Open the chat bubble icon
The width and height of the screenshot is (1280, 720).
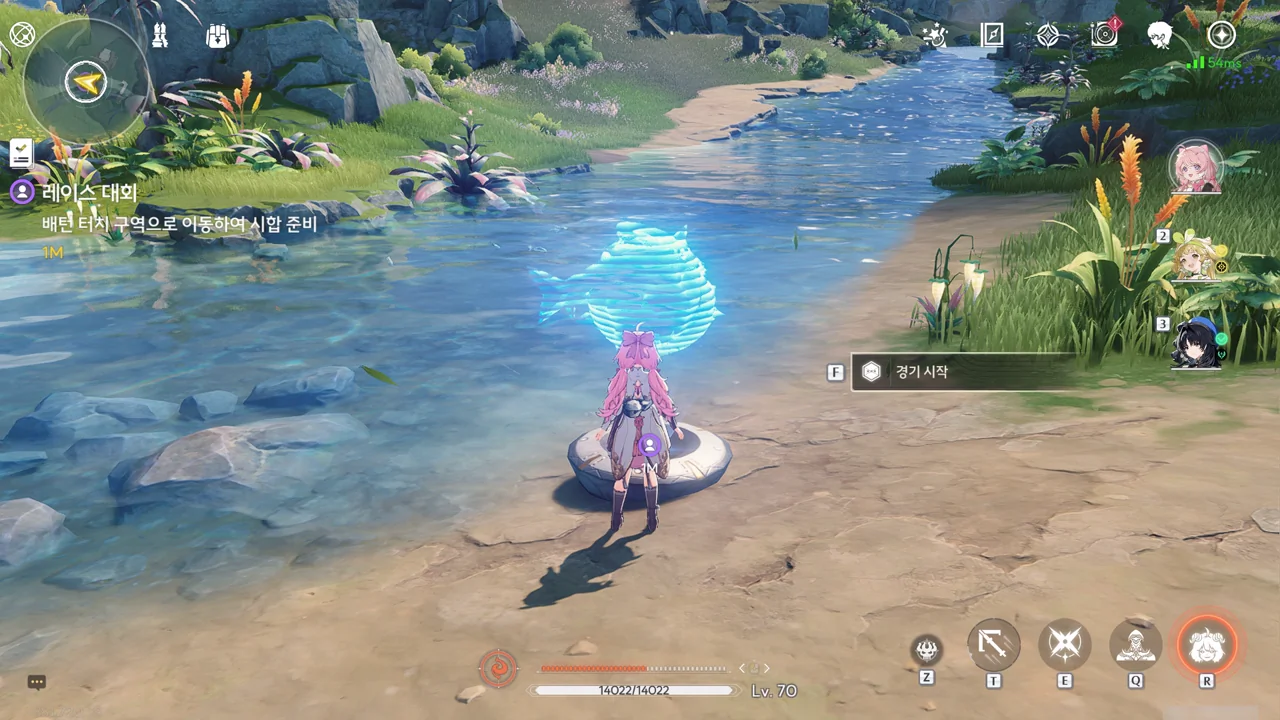pyautogui.click(x=37, y=682)
